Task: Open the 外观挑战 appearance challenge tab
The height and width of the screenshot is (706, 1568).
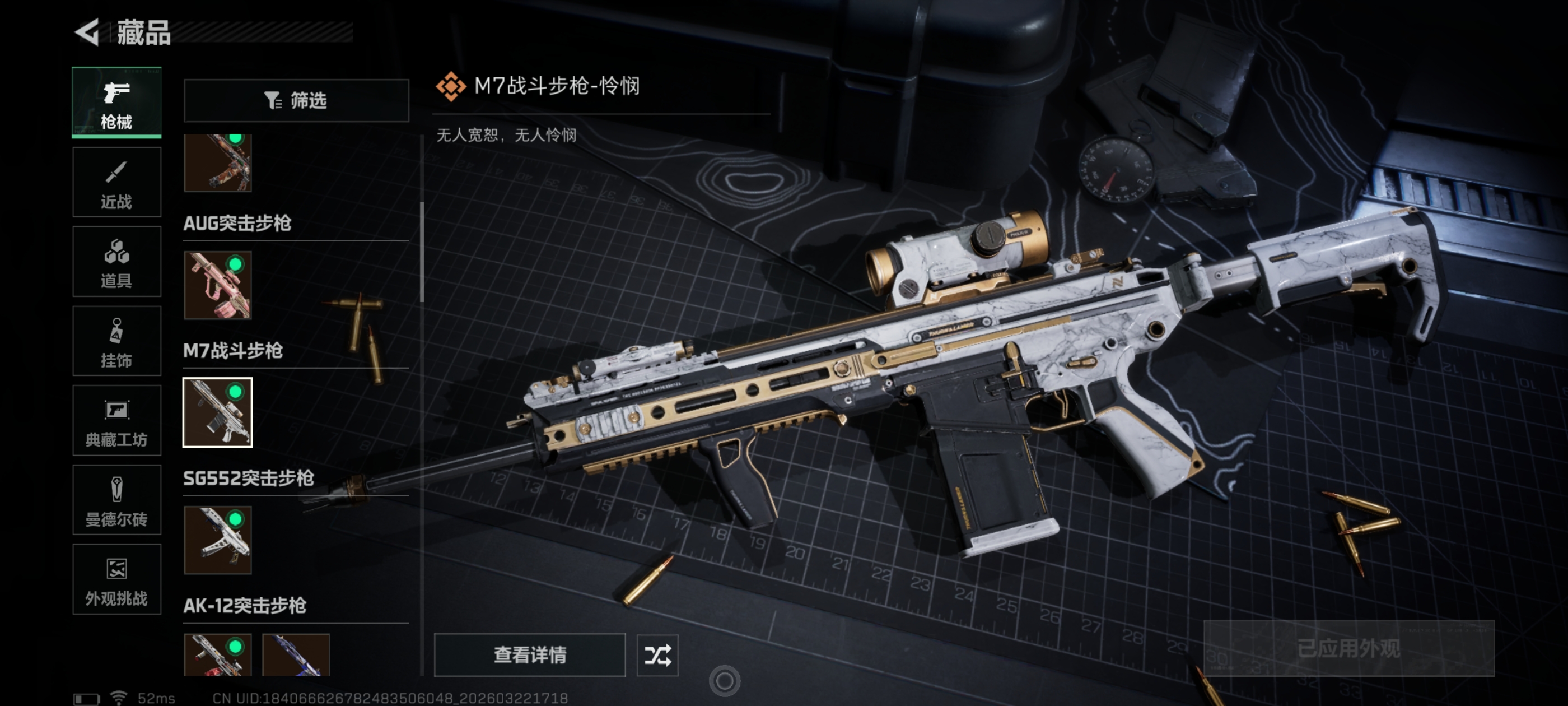Action: [x=116, y=579]
